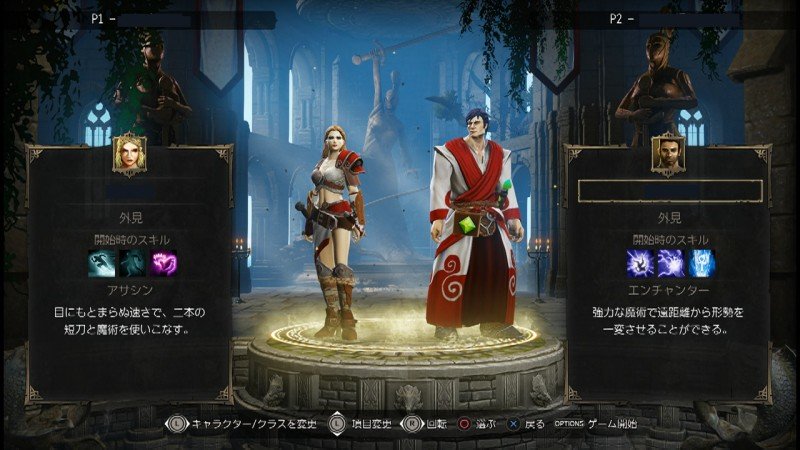This screenshot has height=450, width=800.
Task: Select P2's lightning burst skill icon
Action: [x=669, y=262]
